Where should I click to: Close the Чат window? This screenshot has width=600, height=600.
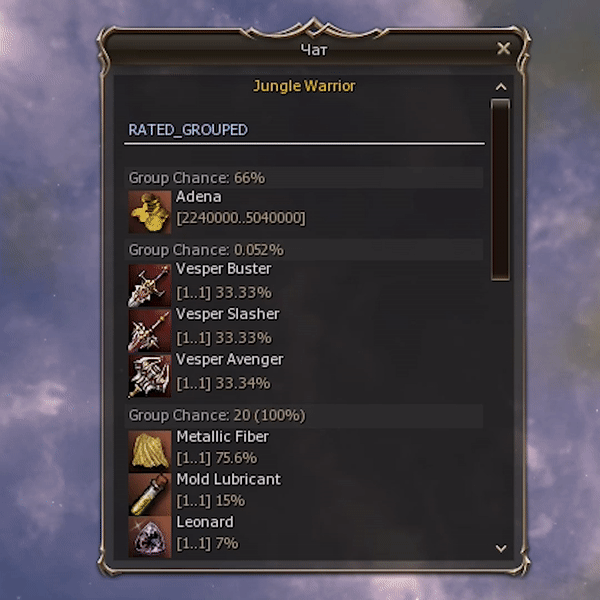pyautogui.click(x=503, y=48)
